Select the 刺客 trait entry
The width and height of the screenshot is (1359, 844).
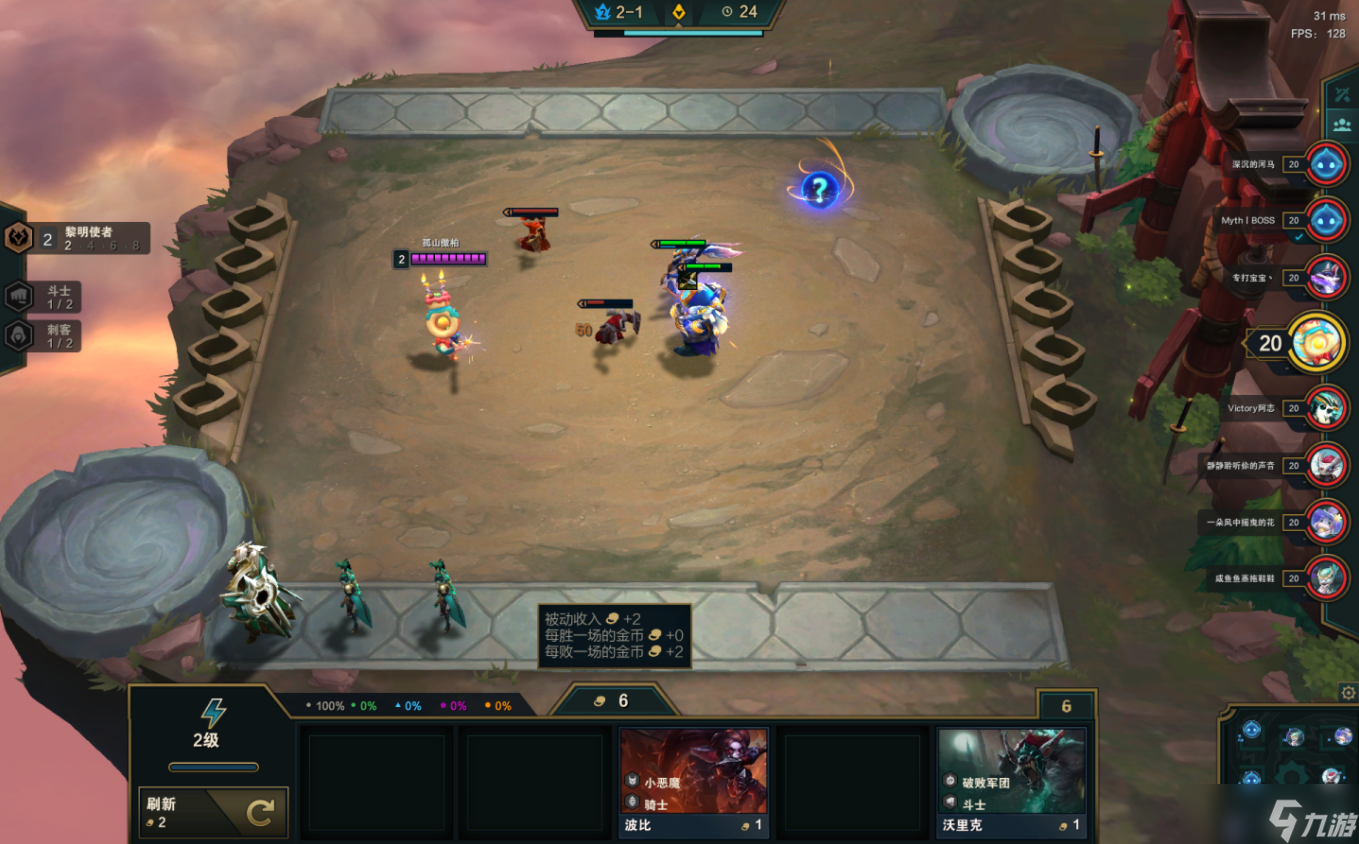coord(43,336)
